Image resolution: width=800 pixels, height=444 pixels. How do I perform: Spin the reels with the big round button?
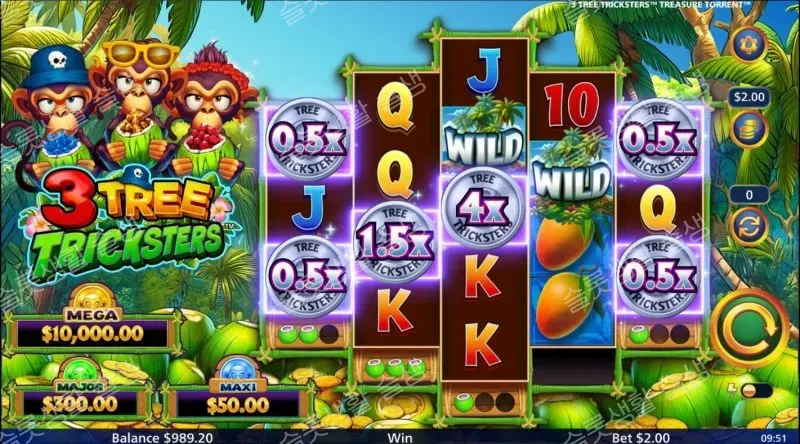(746, 325)
